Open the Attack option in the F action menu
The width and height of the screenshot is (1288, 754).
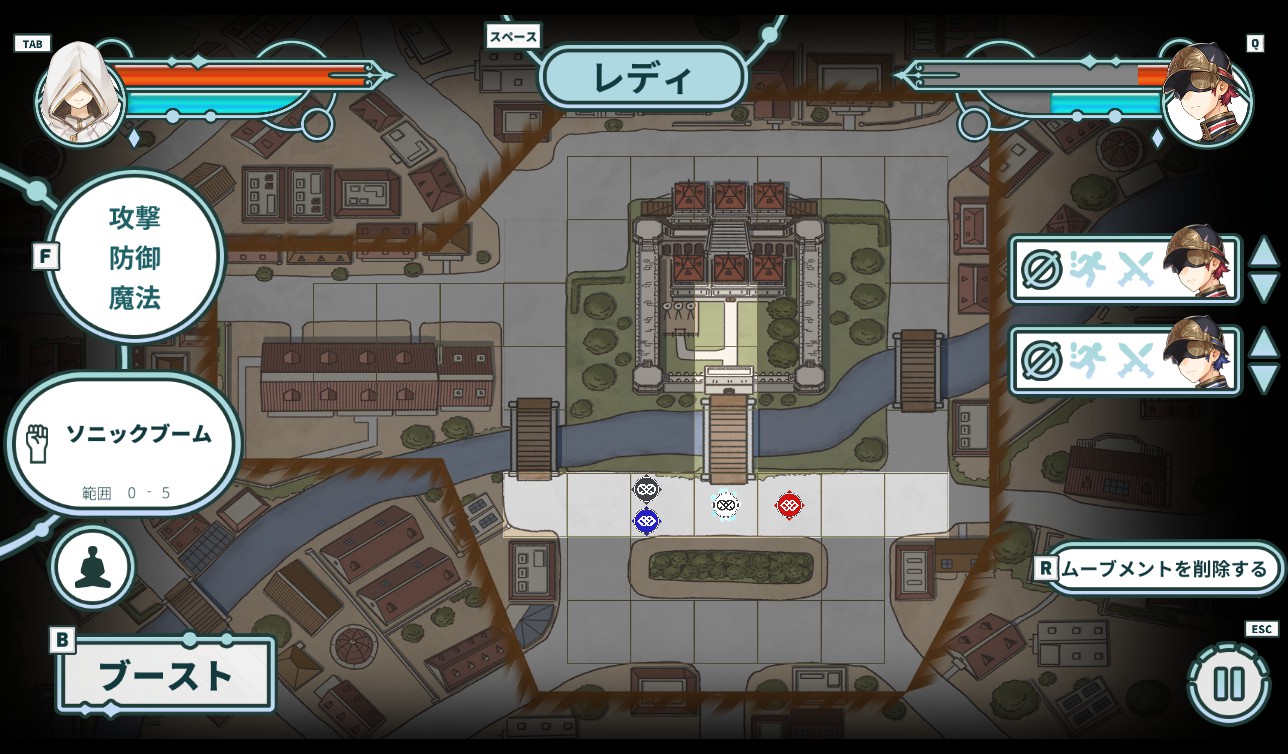tap(135, 215)
